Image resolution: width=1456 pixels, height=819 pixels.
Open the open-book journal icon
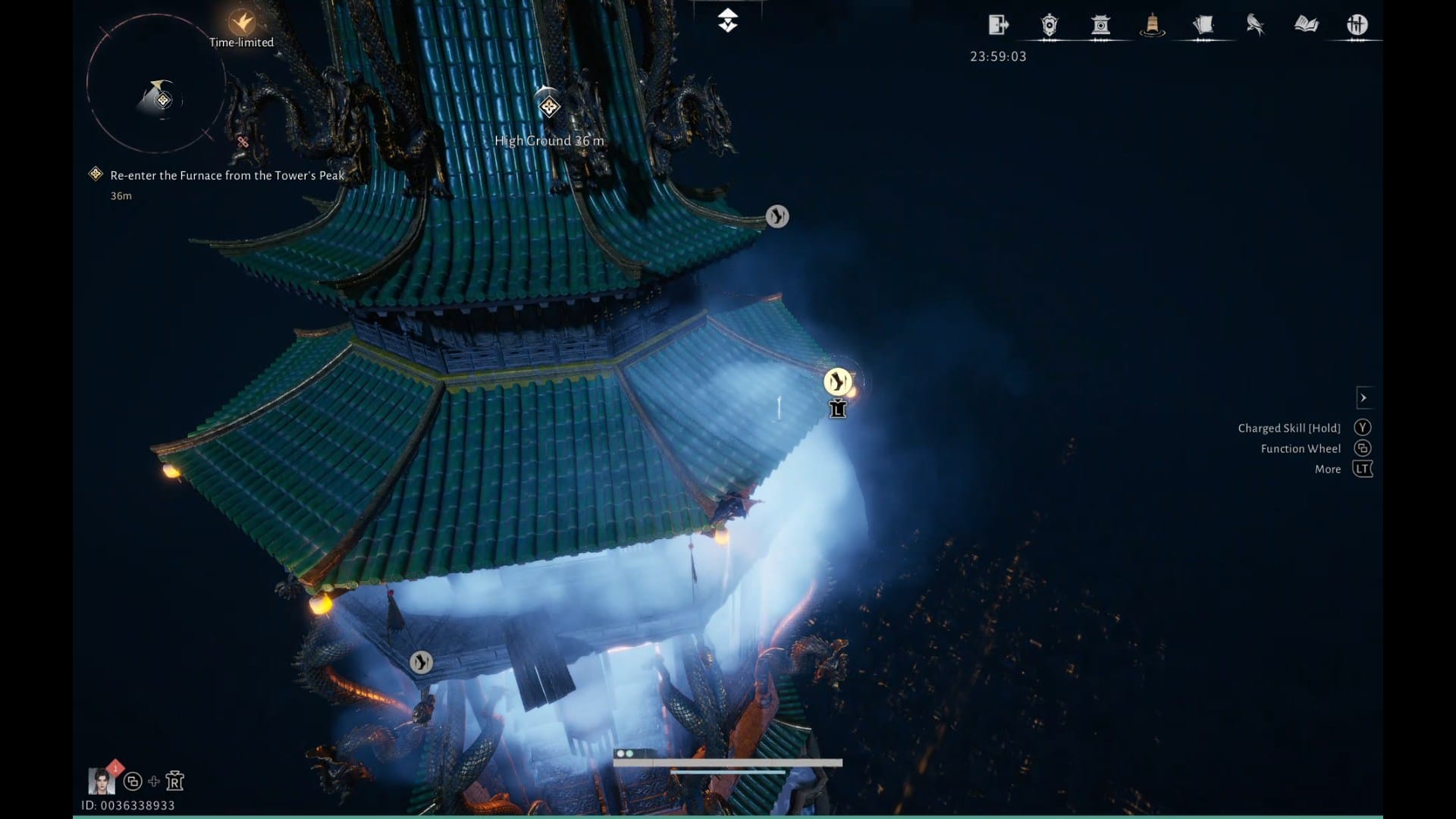coord(1306,25)
